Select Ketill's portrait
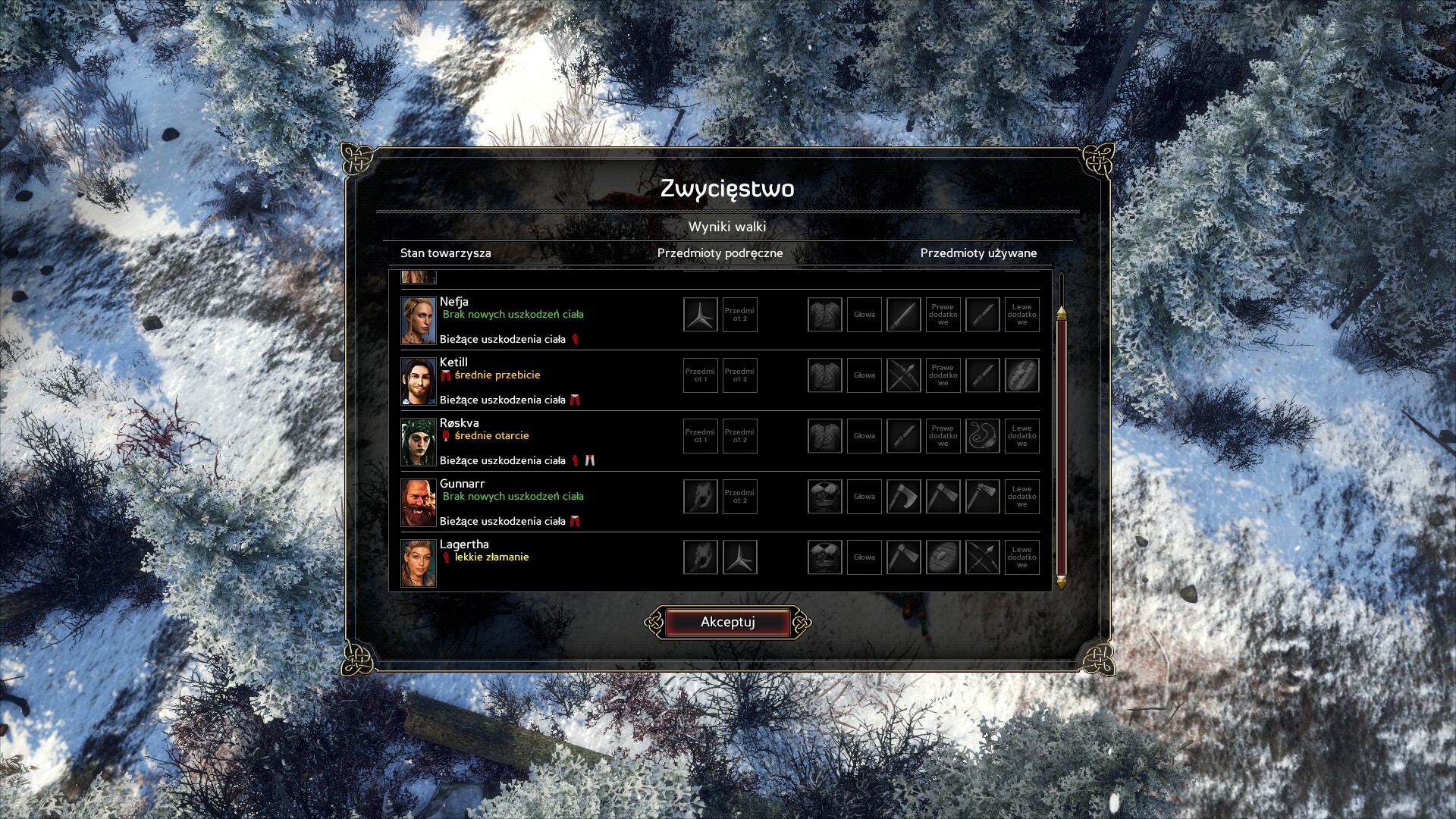Screen dimensions: 1456x819 pyautogui.click(x=418, y=381)
